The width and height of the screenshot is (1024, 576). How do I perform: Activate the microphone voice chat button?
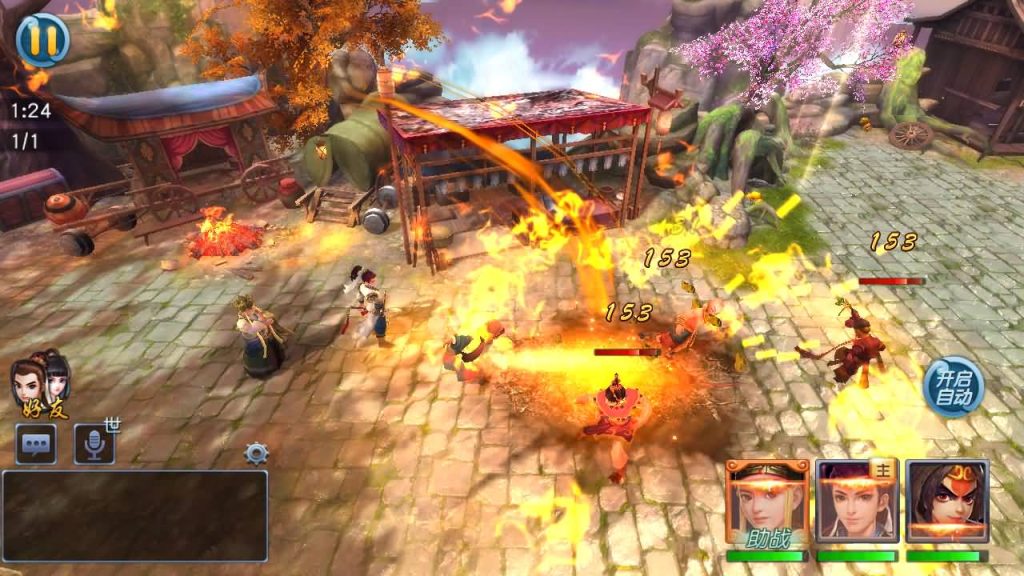94,444
